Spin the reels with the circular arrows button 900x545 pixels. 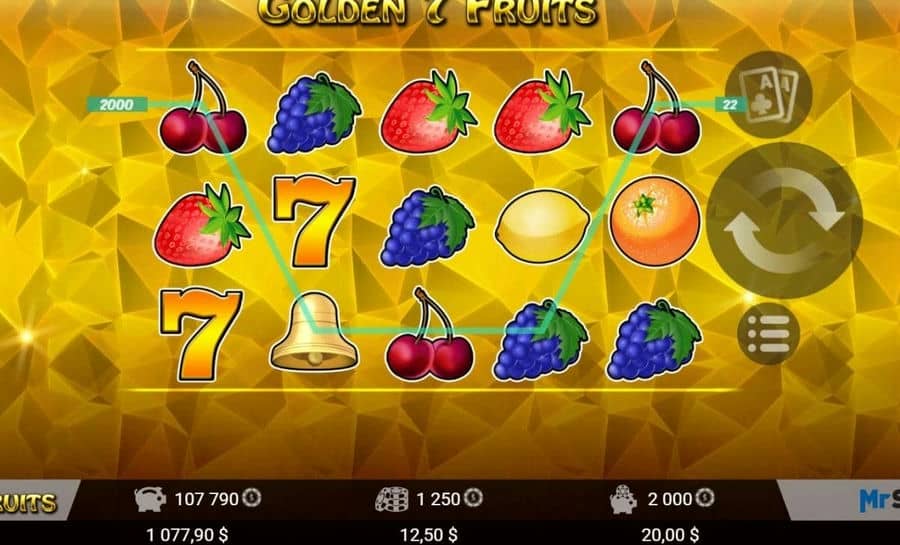(x=784, y=221)
